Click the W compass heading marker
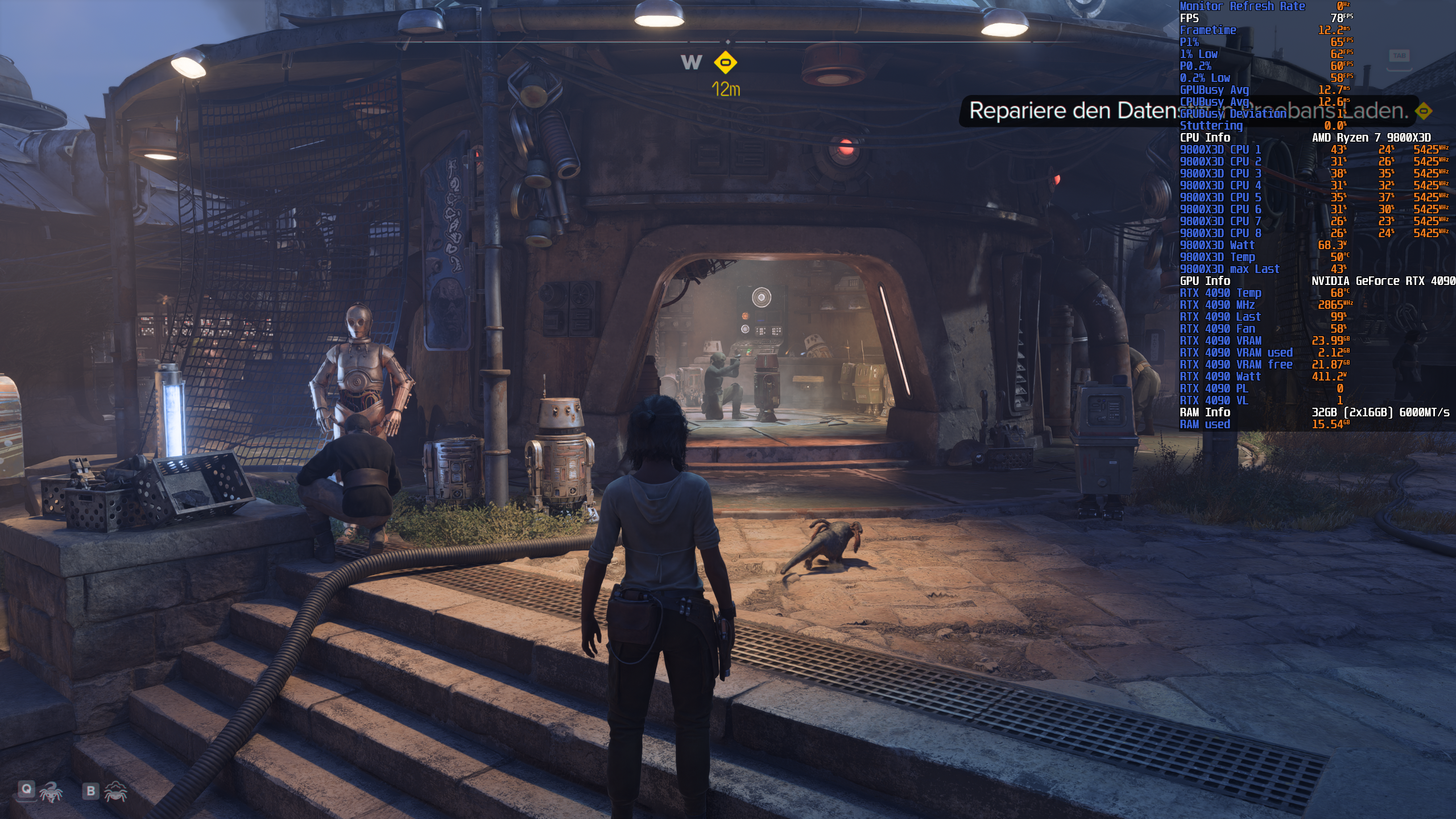 pyautogui.click(x=690, y=63)
